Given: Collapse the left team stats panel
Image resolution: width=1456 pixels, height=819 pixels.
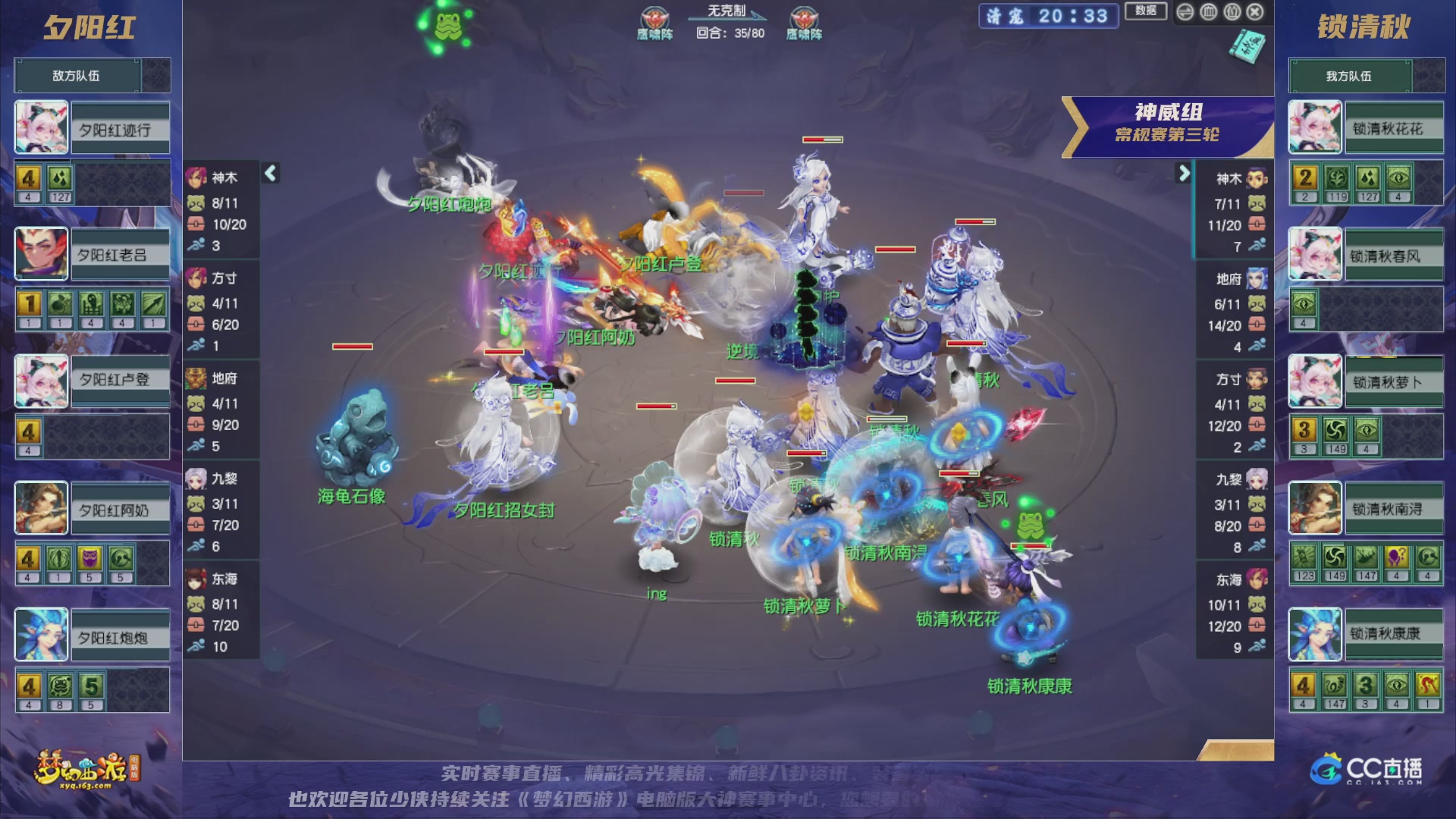Looking at the screenshot, I should [x=269, y=173].
